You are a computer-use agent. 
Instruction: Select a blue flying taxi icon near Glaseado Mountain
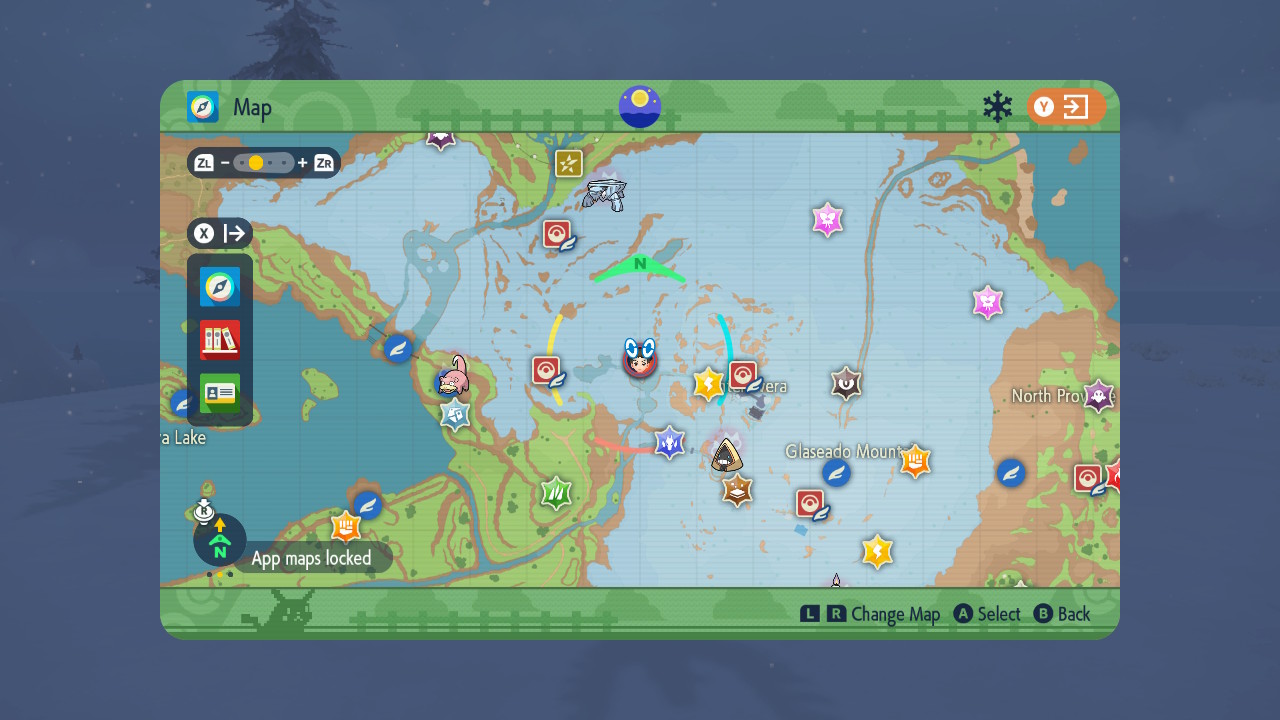pyautogui.click(x=836, y=473)
